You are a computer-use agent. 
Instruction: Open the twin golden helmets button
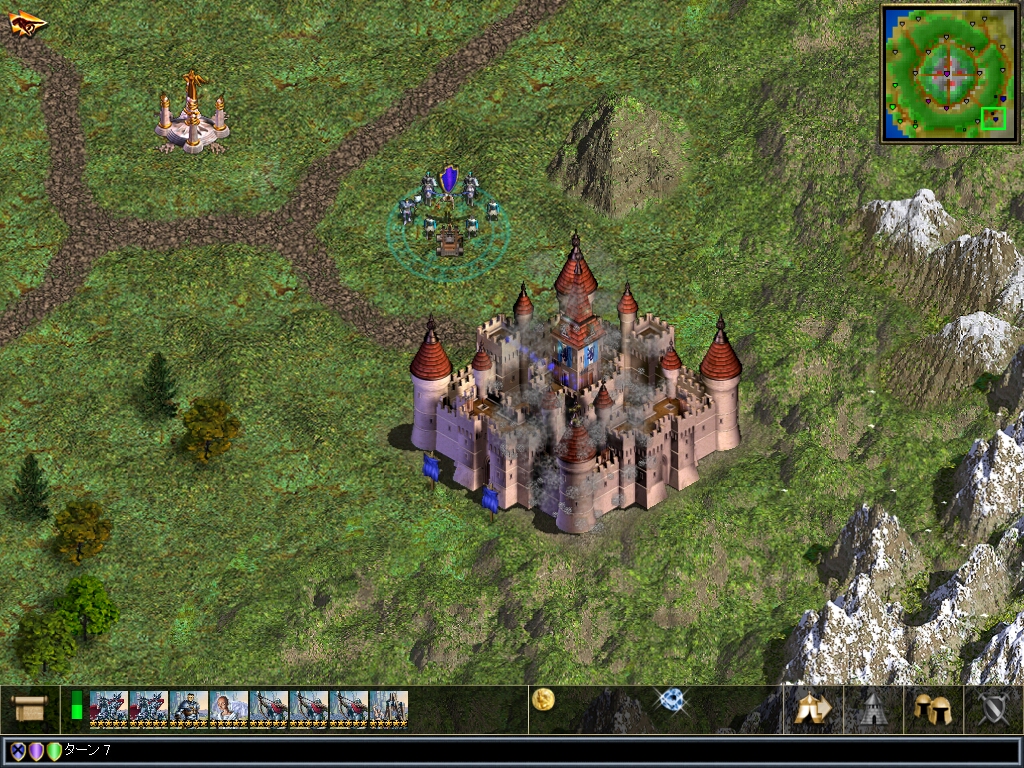pyautogui.click(x=932, y=709)
